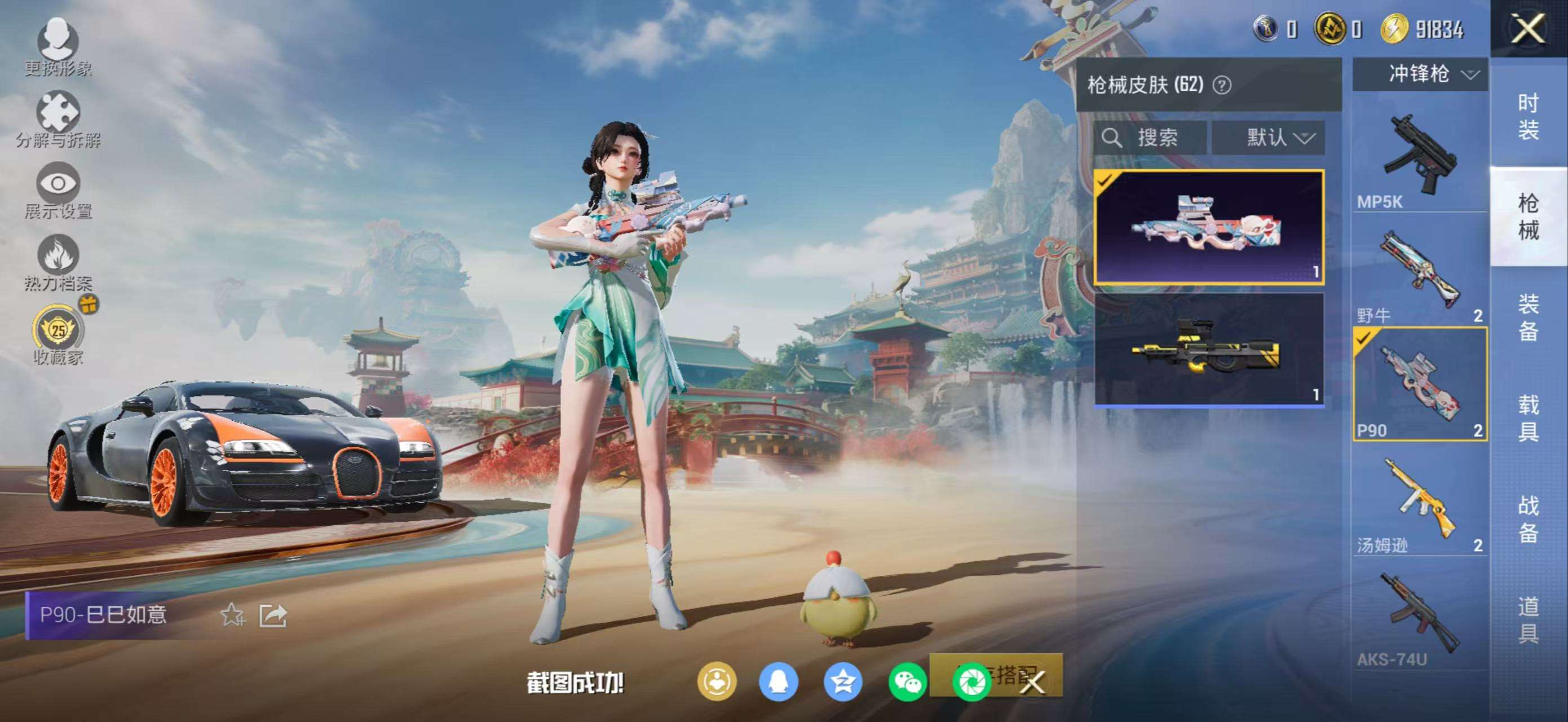Viewport: 1568px width, 722px height.
Task: Select the yellow-black P90 skin
Action: point(1209,349)
